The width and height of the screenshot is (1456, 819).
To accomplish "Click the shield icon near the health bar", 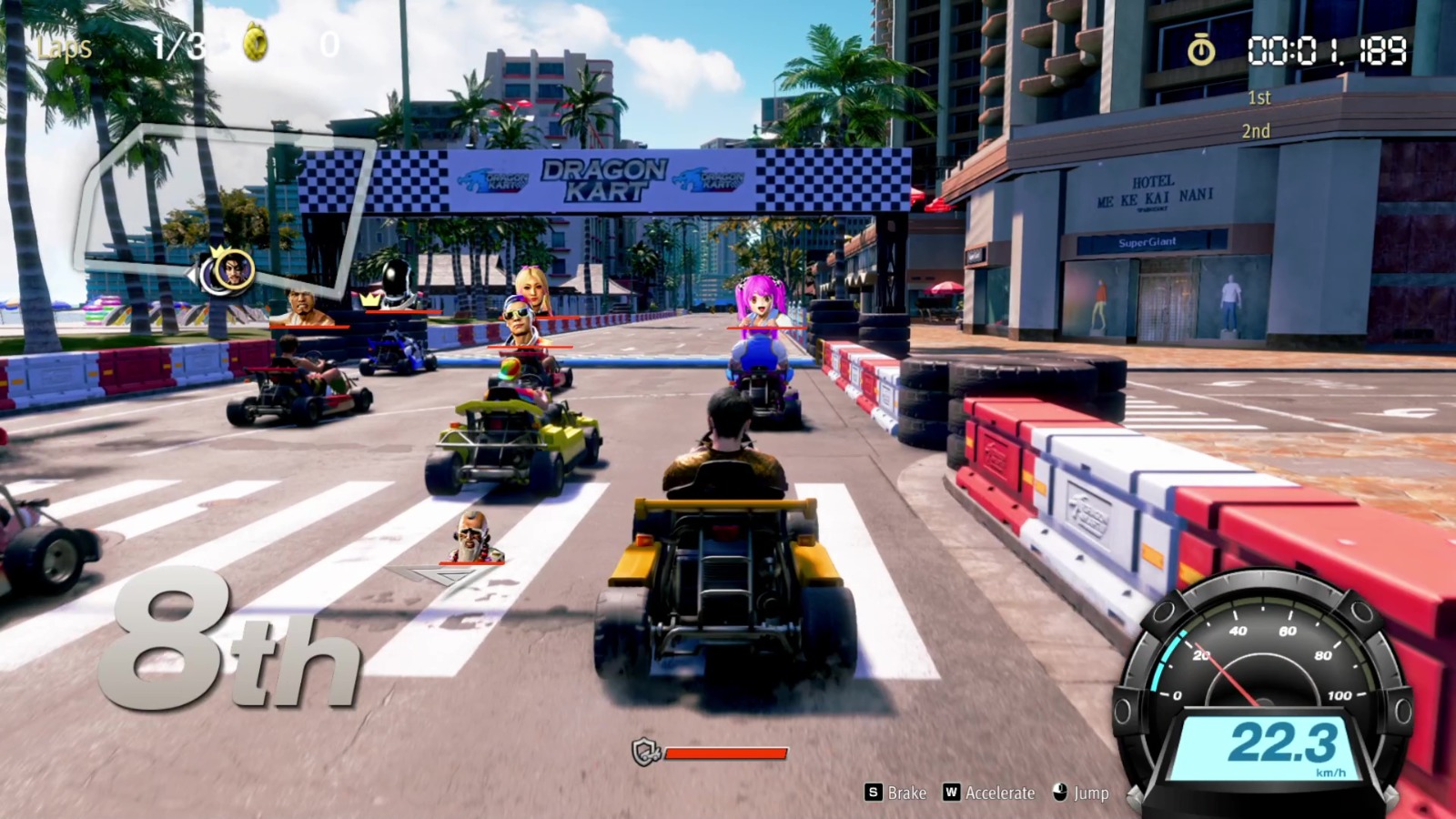I will (646, 749).
